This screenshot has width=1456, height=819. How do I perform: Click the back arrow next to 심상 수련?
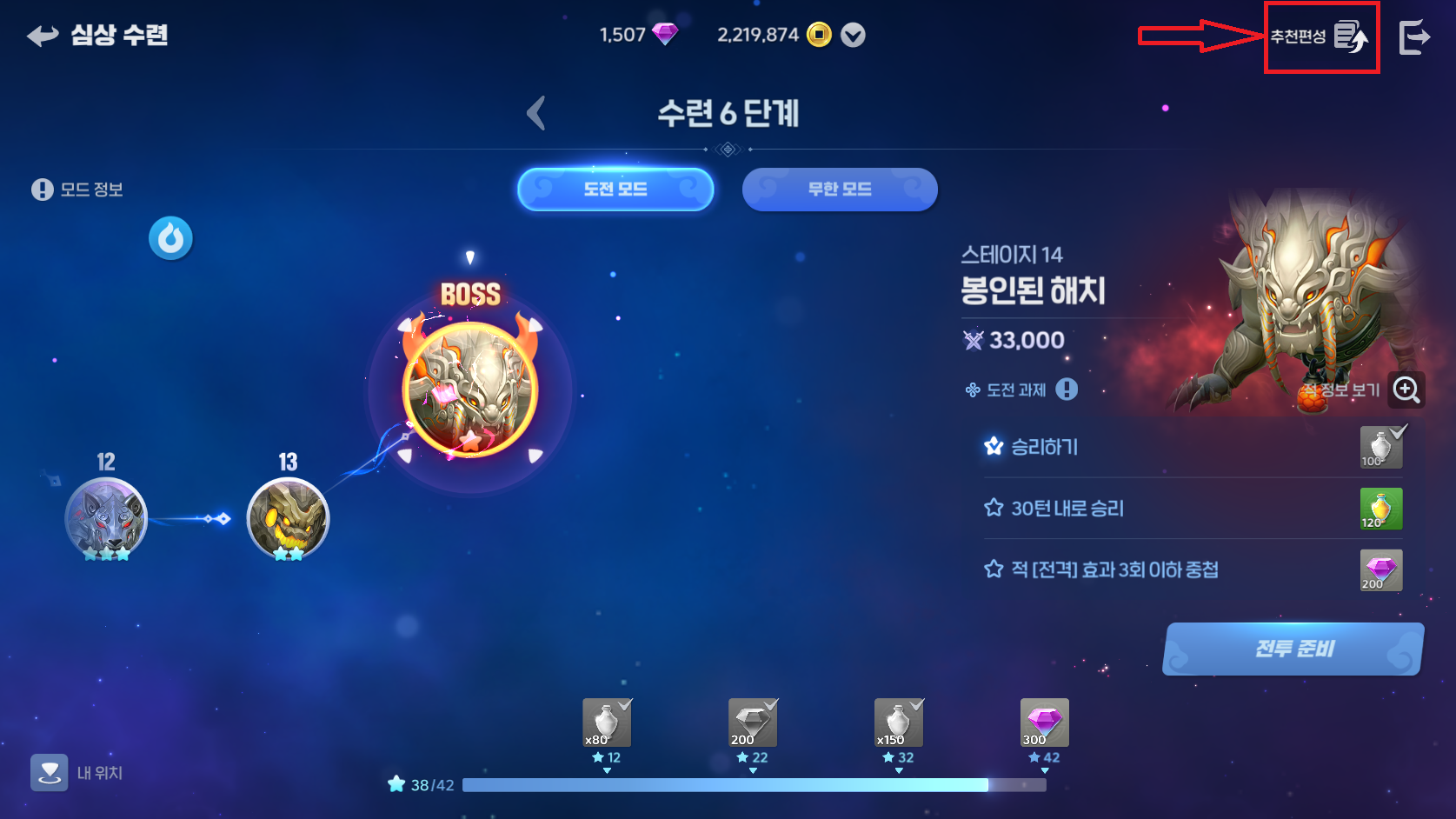pos(40,36)
